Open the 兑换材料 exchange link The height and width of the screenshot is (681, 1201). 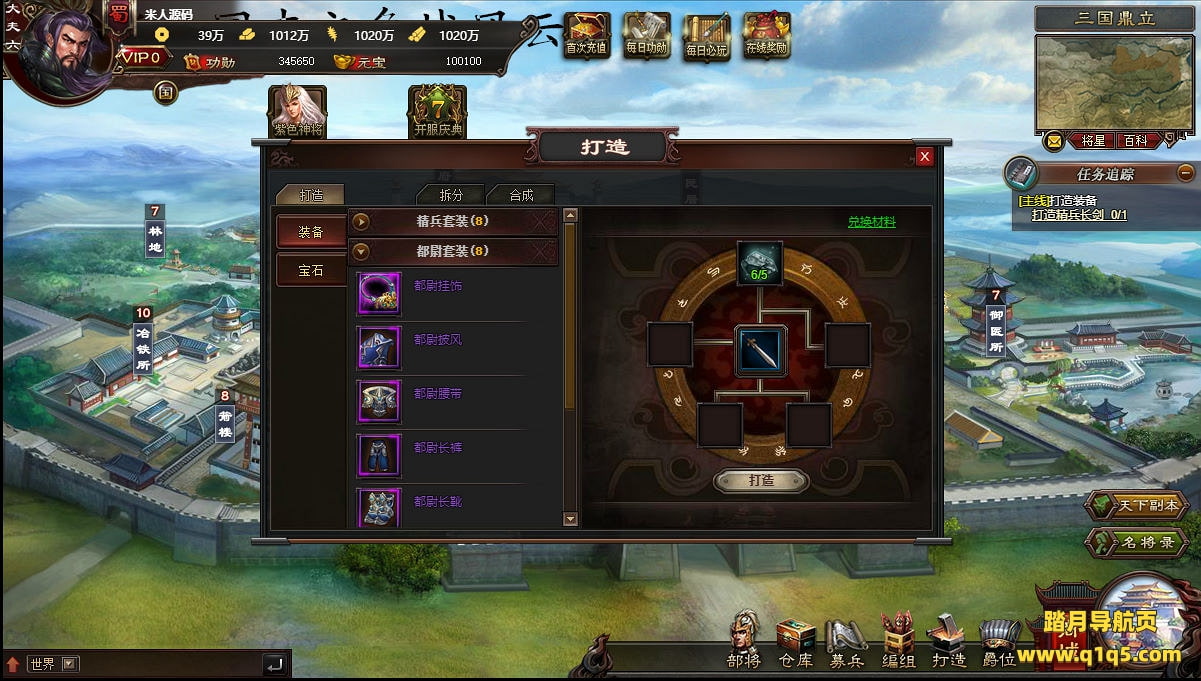coord(872,222)
